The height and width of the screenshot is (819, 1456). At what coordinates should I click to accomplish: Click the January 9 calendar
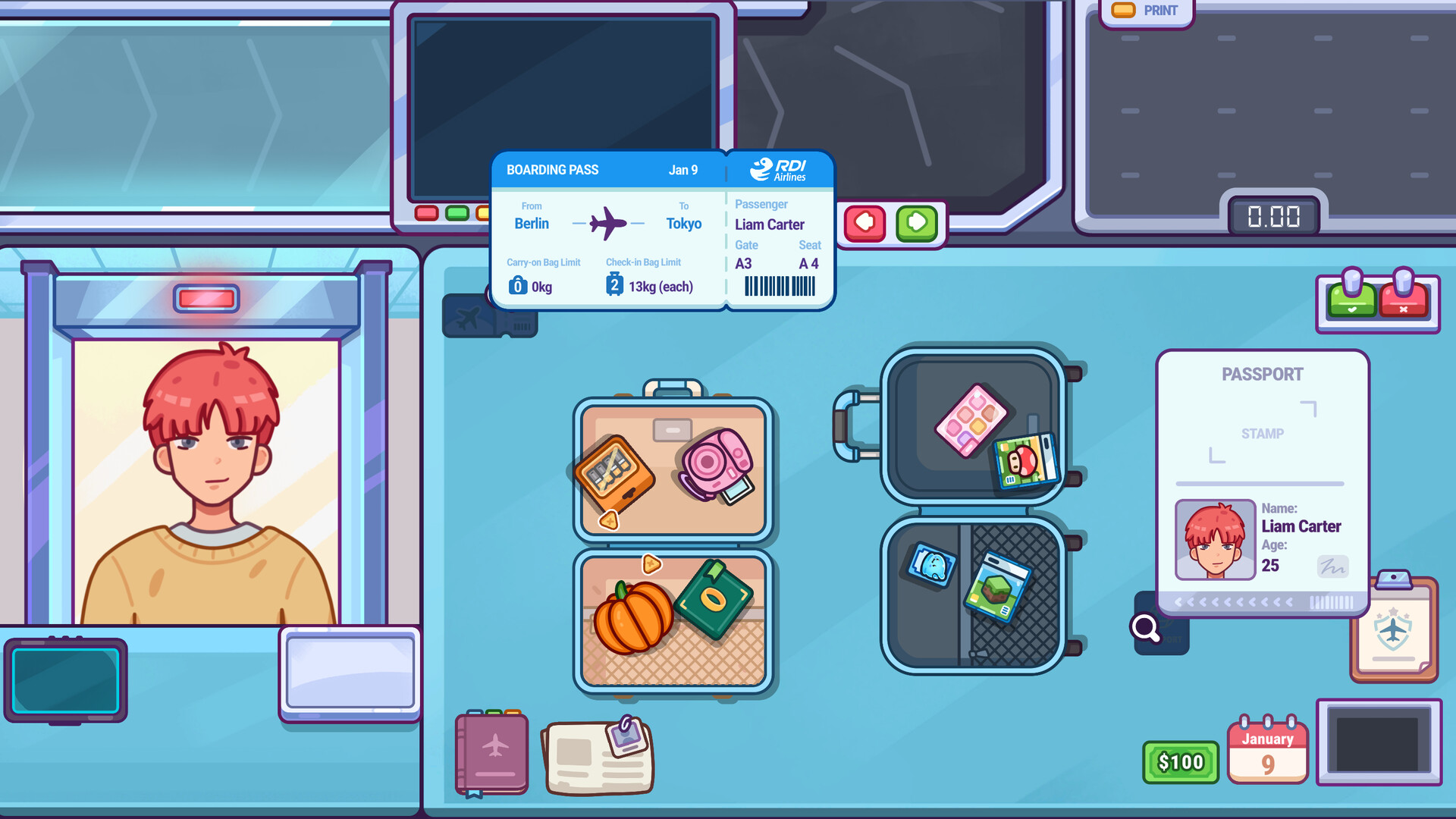[1267, 751]
